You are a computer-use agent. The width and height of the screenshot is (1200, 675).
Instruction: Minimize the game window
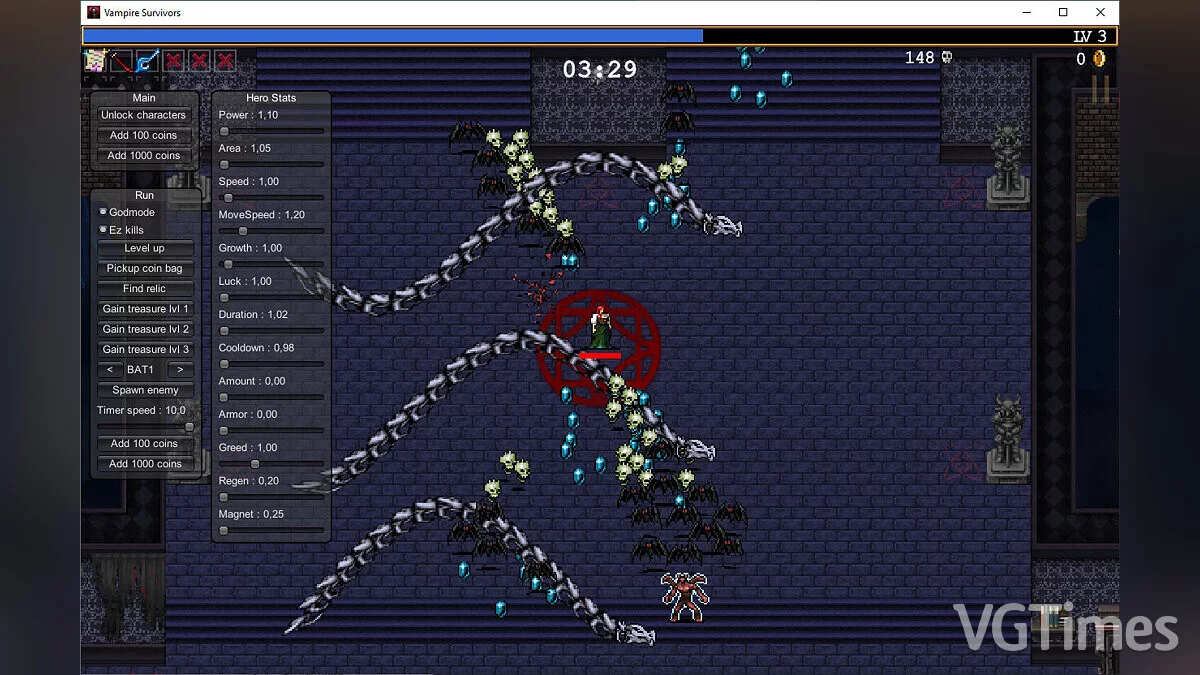[1026, 13]
